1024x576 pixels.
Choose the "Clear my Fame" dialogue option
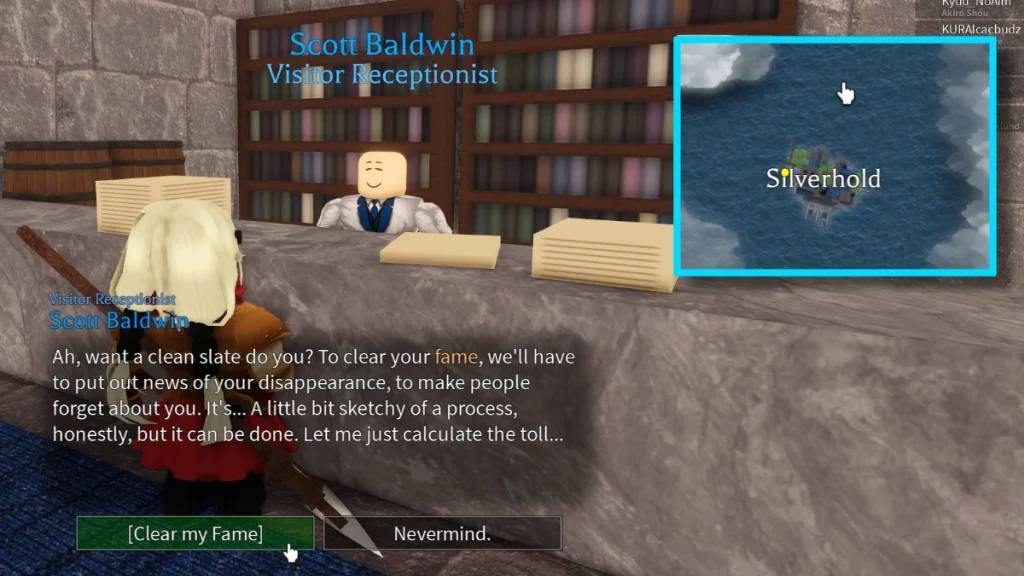coord(195,534)
